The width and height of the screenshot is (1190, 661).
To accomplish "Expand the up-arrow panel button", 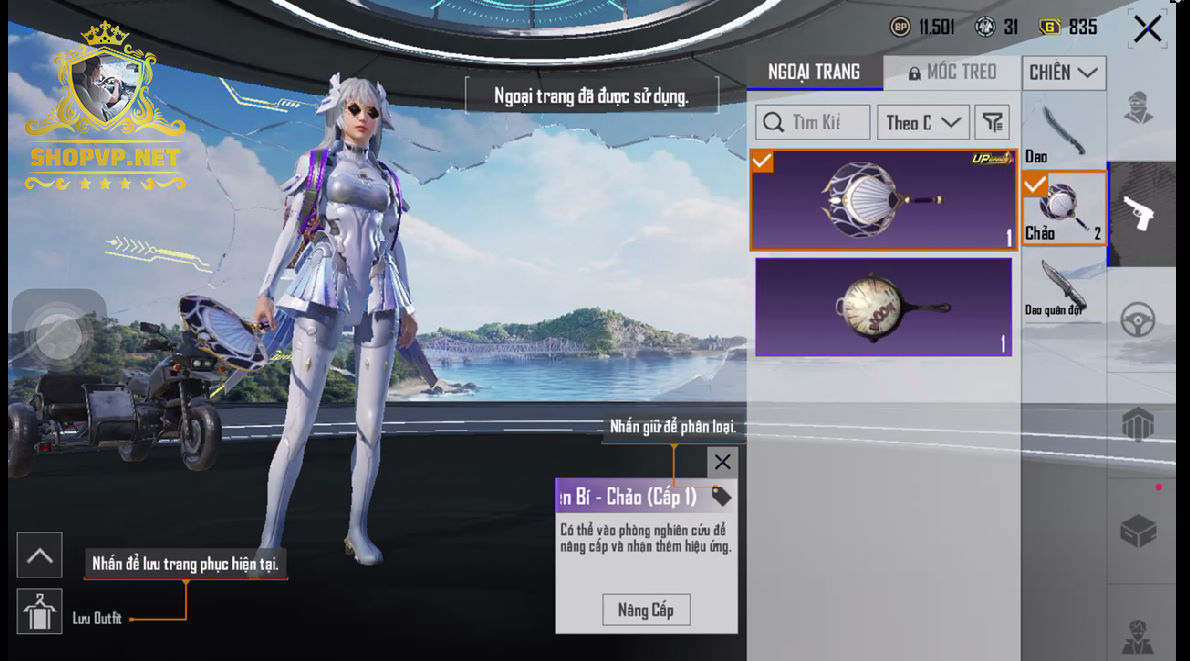I will tap(40, 556).
